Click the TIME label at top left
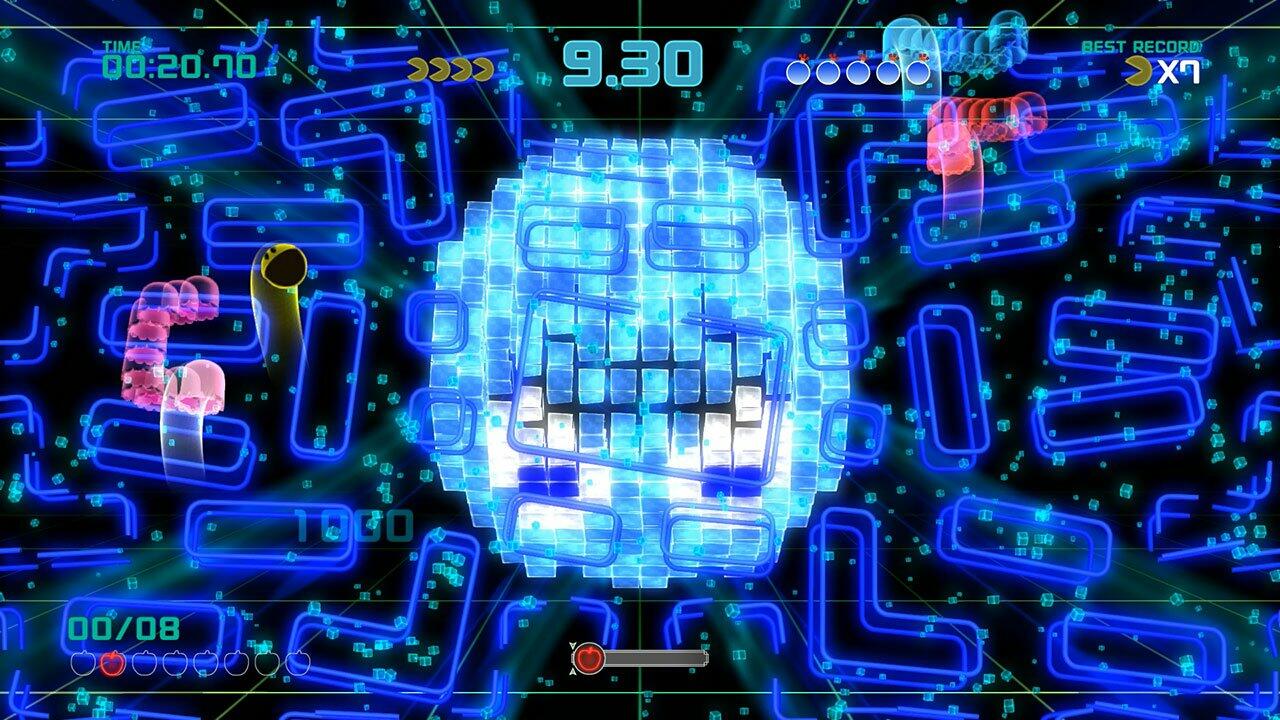The height and width of the screenshot is (720, 1280). [122, 44]
